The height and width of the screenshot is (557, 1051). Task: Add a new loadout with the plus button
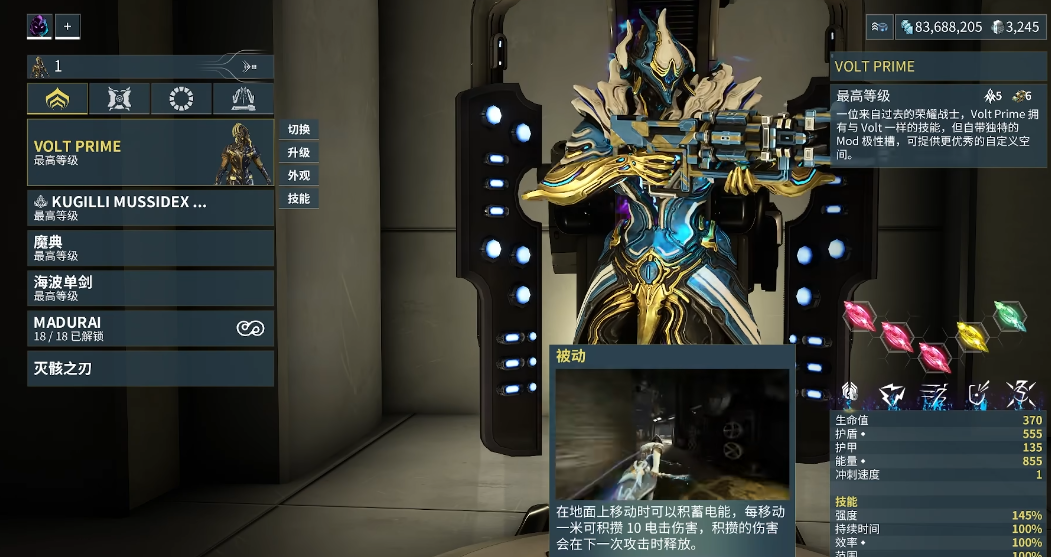[x=68, y=27]
